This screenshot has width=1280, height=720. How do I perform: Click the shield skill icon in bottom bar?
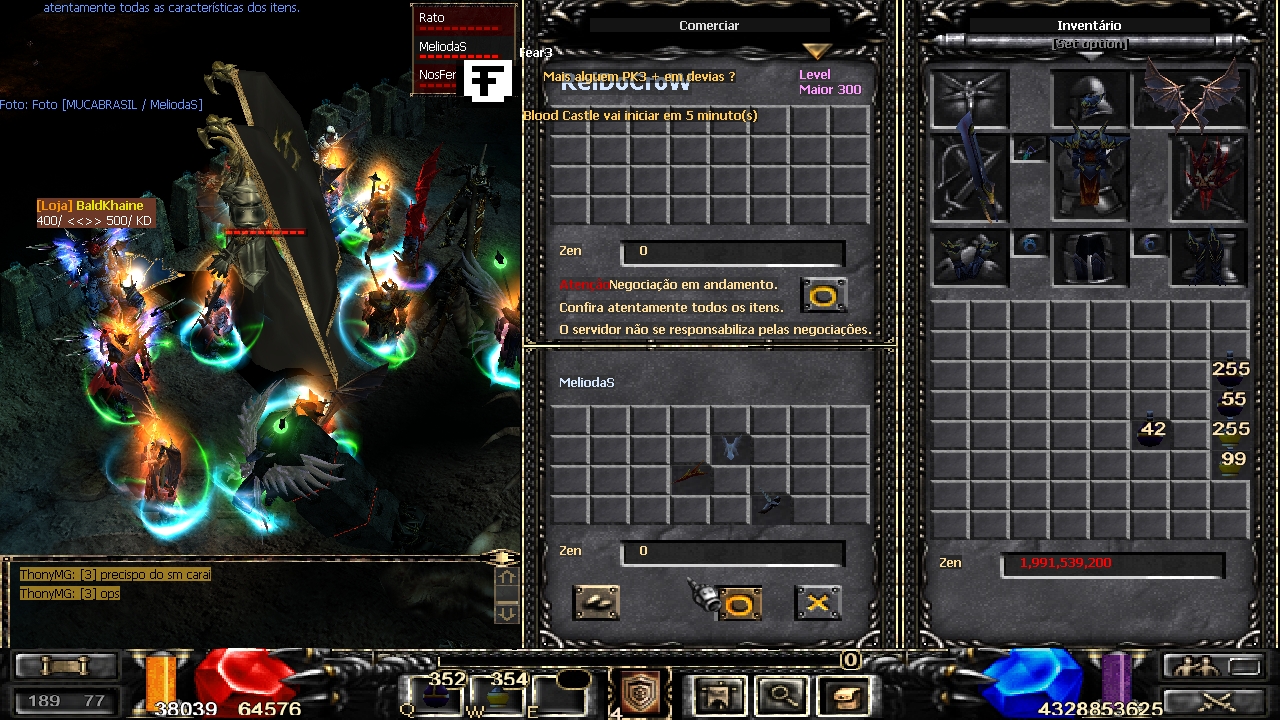point(641,692)
